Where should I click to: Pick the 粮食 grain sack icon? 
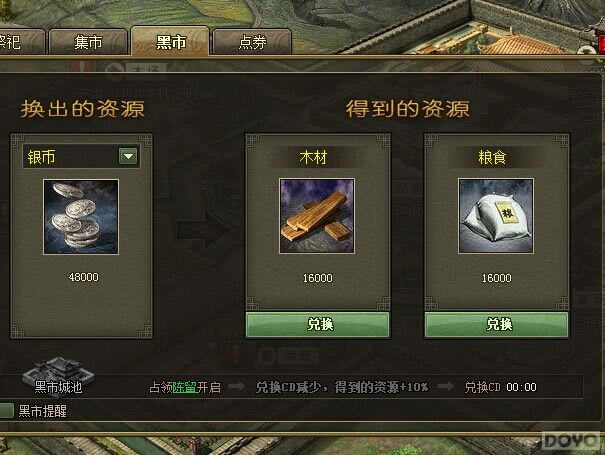coord(496,216)
